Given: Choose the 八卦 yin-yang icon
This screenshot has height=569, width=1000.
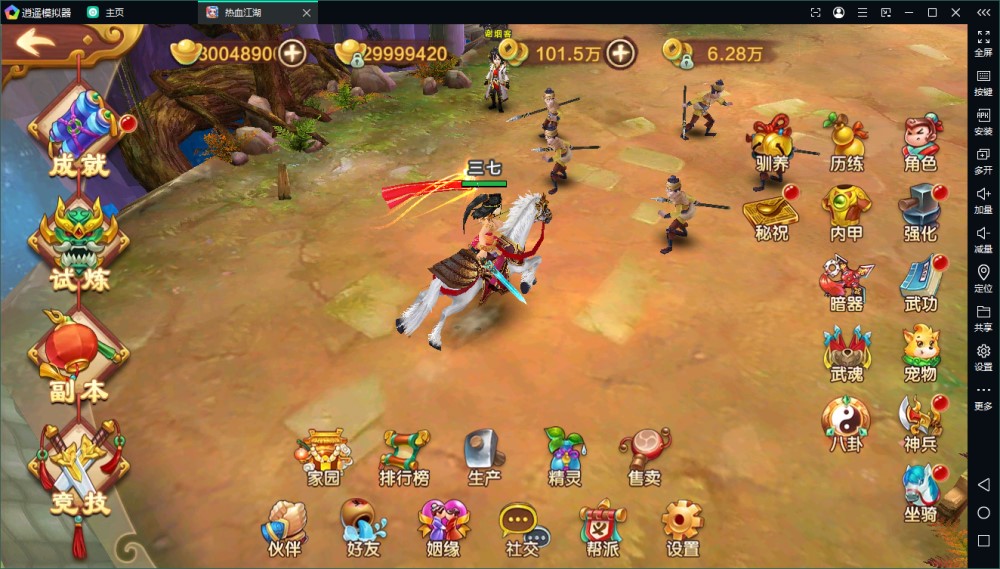Looking at the screenshot, I should click(846, 422).
